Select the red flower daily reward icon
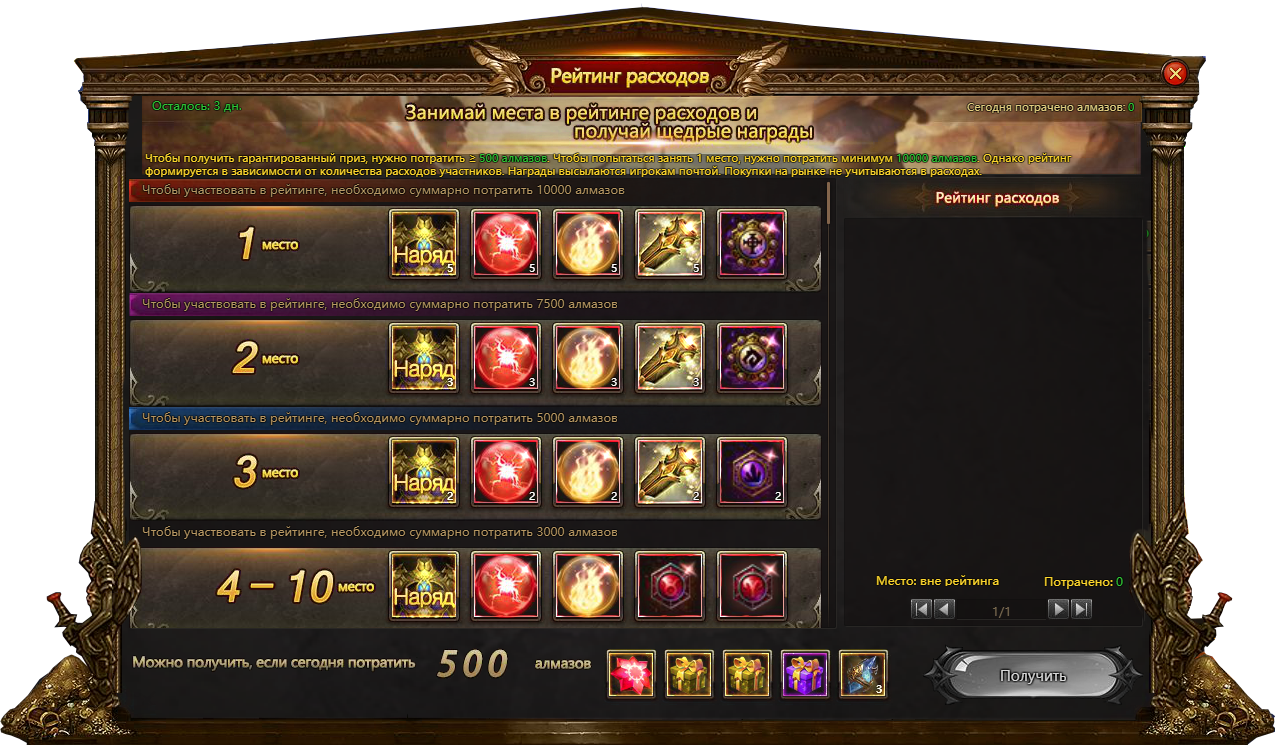Screen dimensions: 1275x745 632,674
